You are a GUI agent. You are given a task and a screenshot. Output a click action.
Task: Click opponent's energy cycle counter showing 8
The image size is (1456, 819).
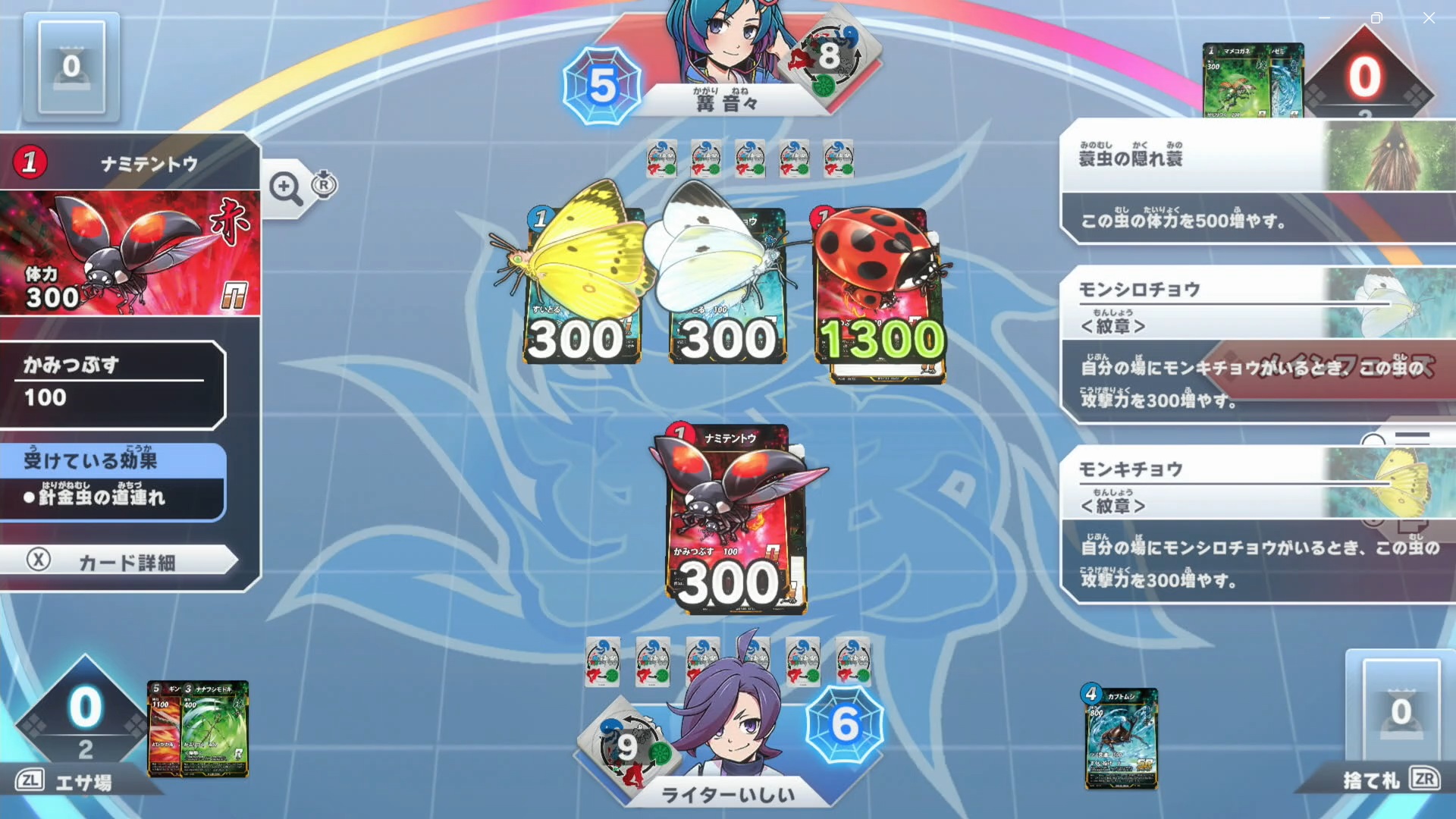829,53
